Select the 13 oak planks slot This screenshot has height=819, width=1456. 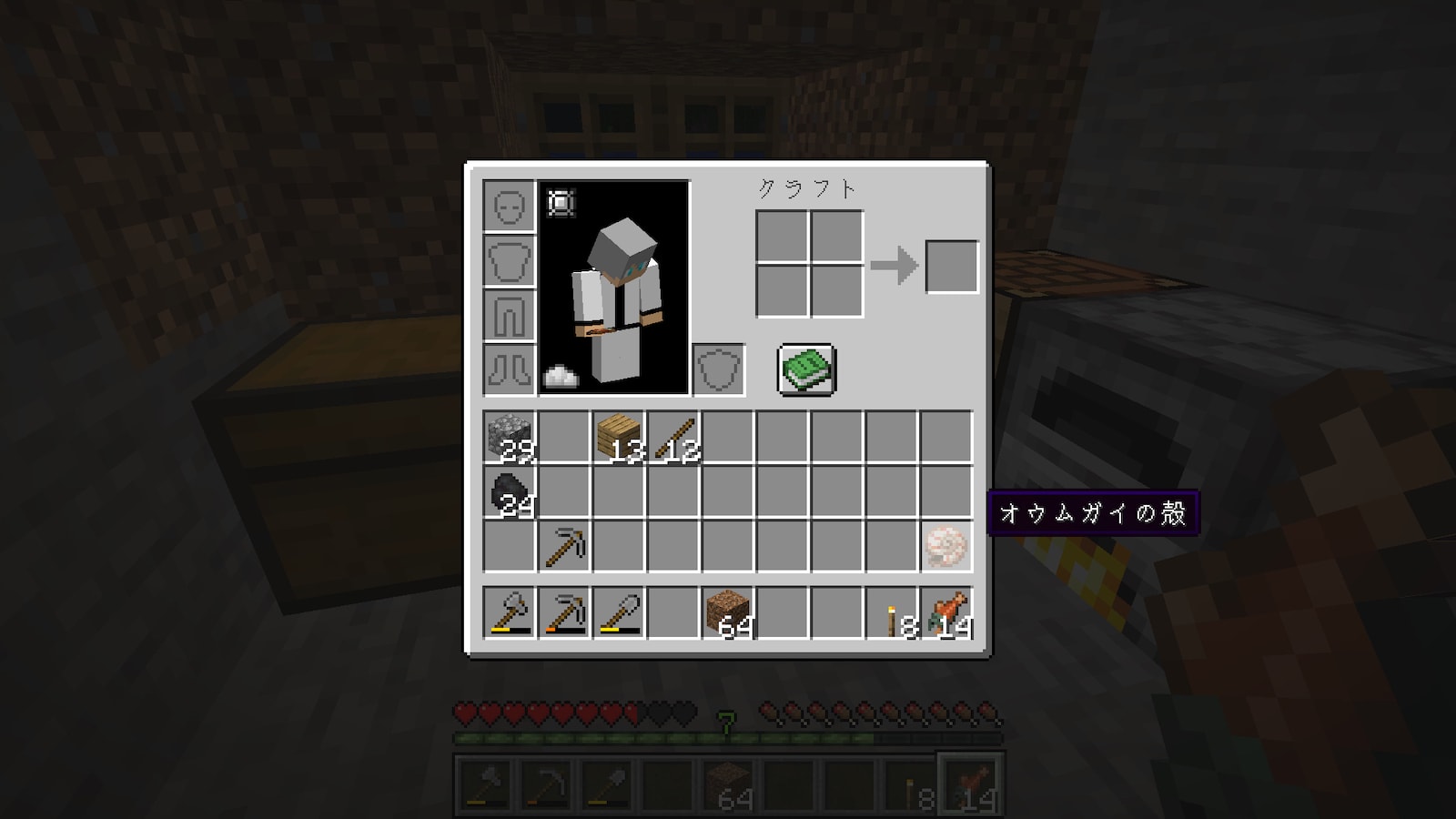[x=619, y=438]
